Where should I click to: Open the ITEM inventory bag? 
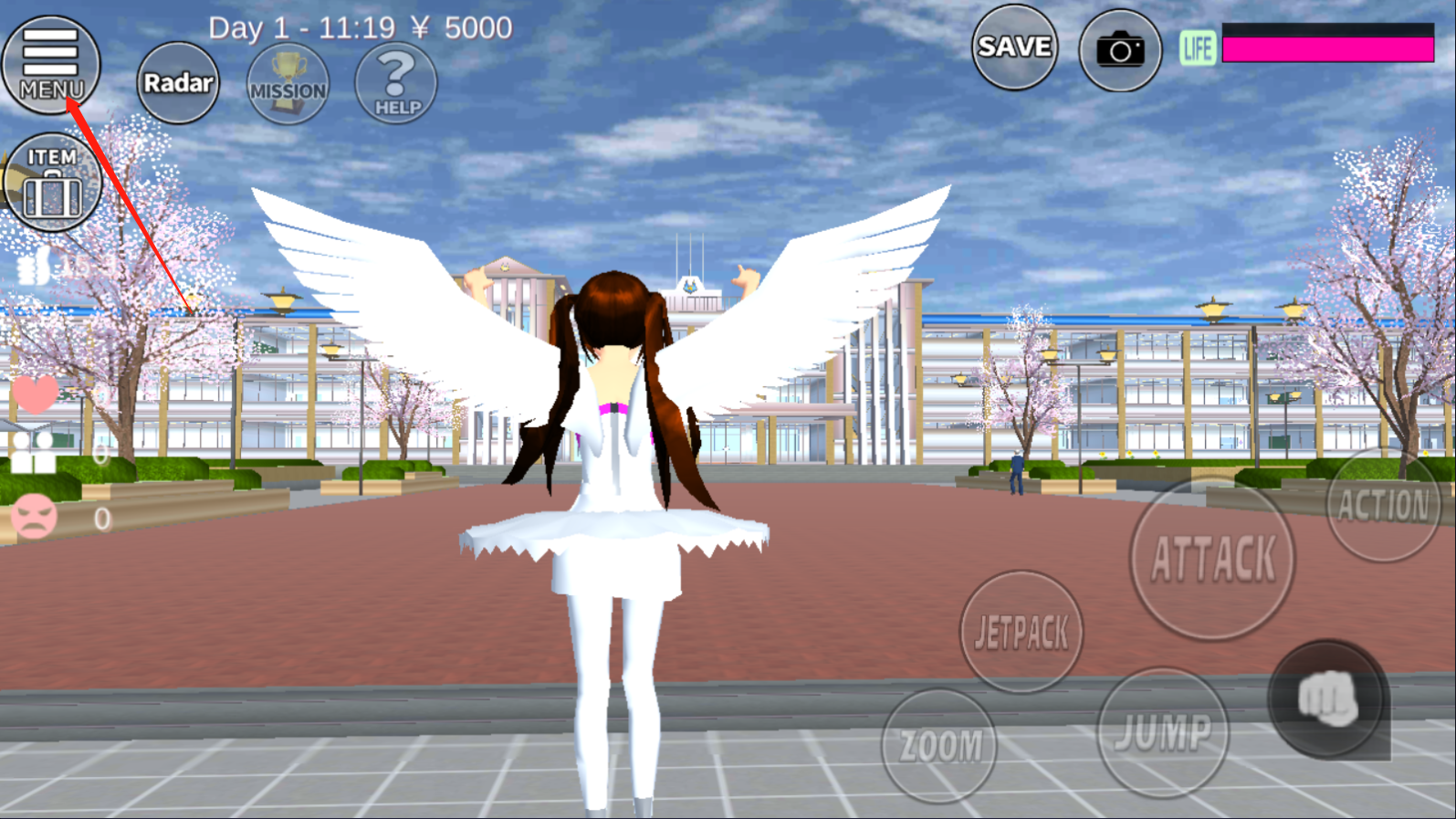(52, 181)
